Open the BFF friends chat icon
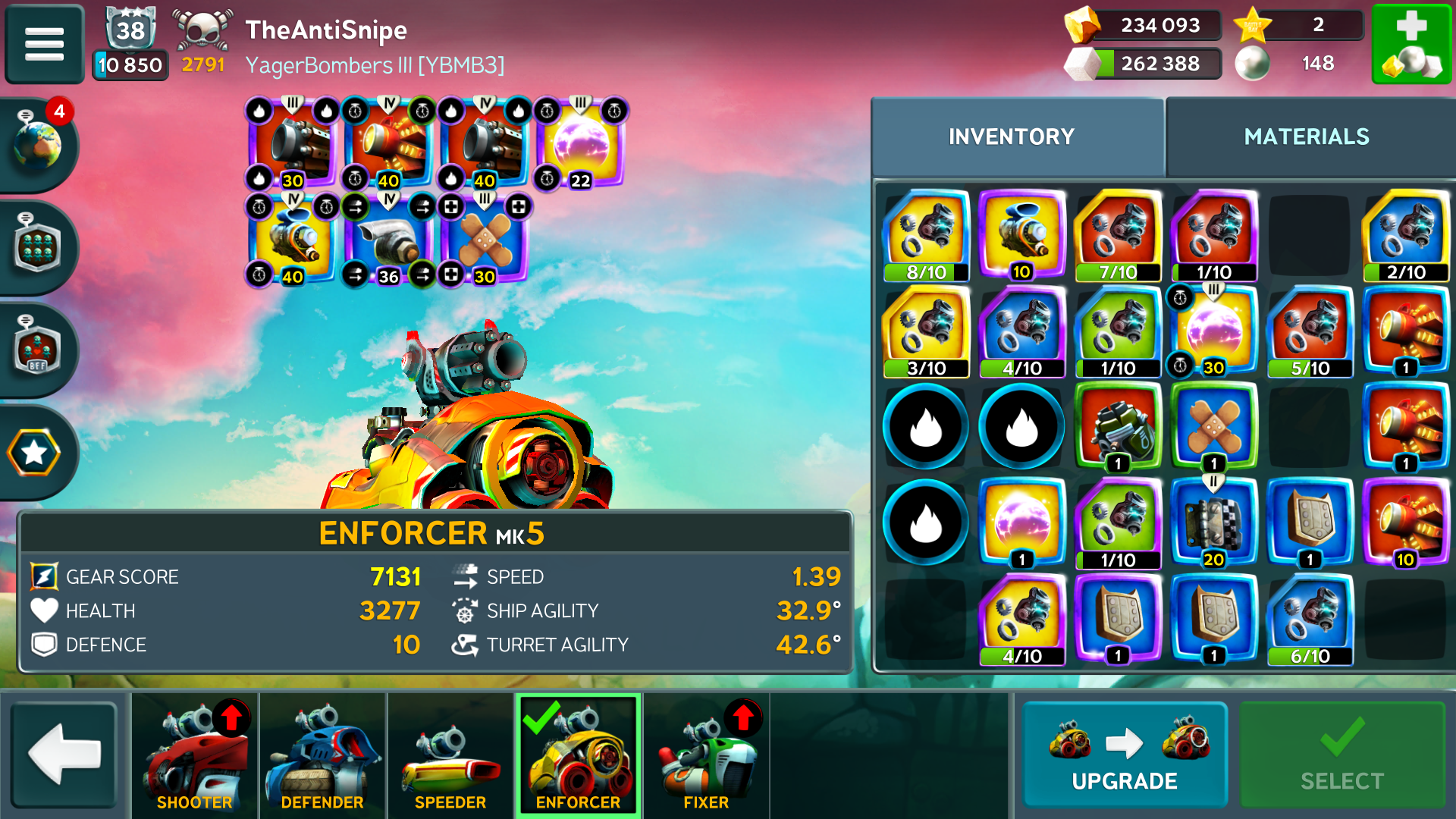 tap(36, 350)
